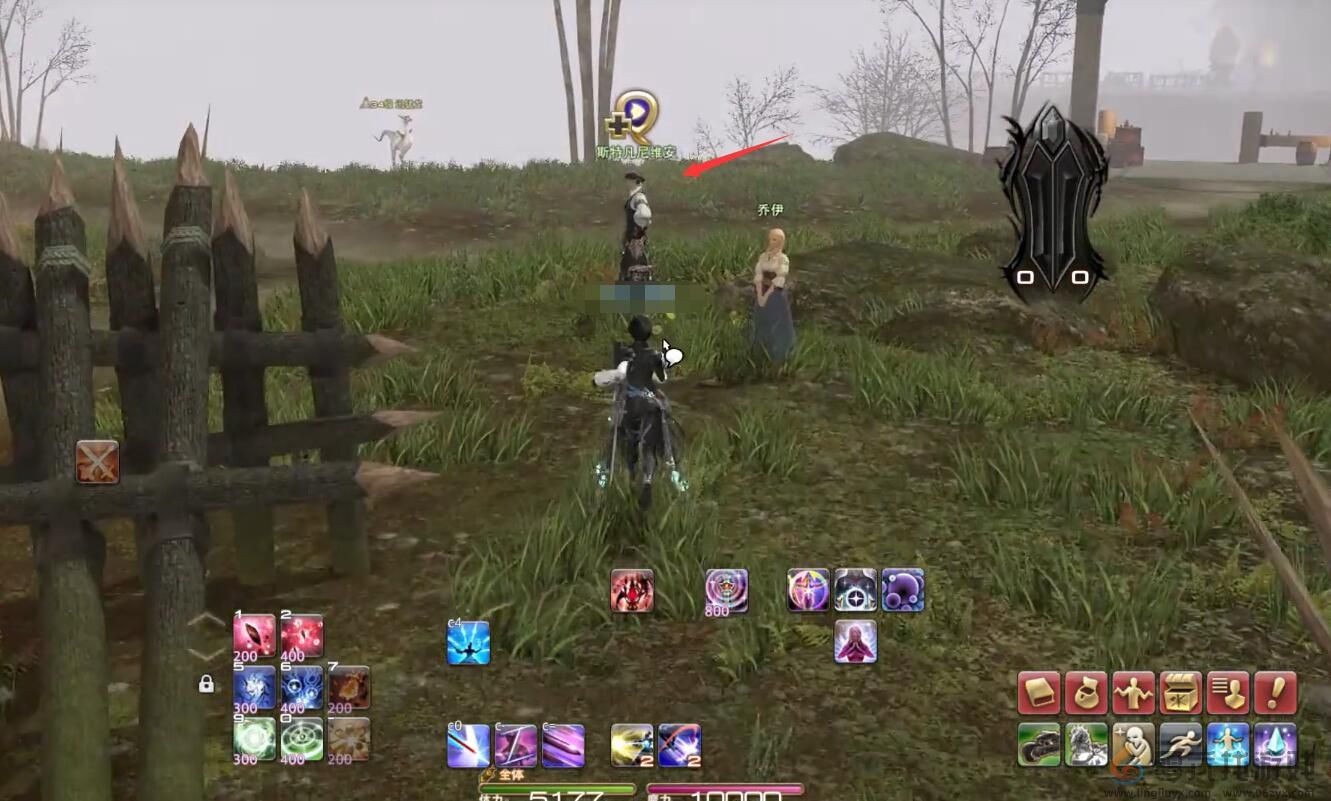Viewport: 1331px width, 801px height.
Task: Open the inventory pouch icon
Action: tap(1086, 691)
